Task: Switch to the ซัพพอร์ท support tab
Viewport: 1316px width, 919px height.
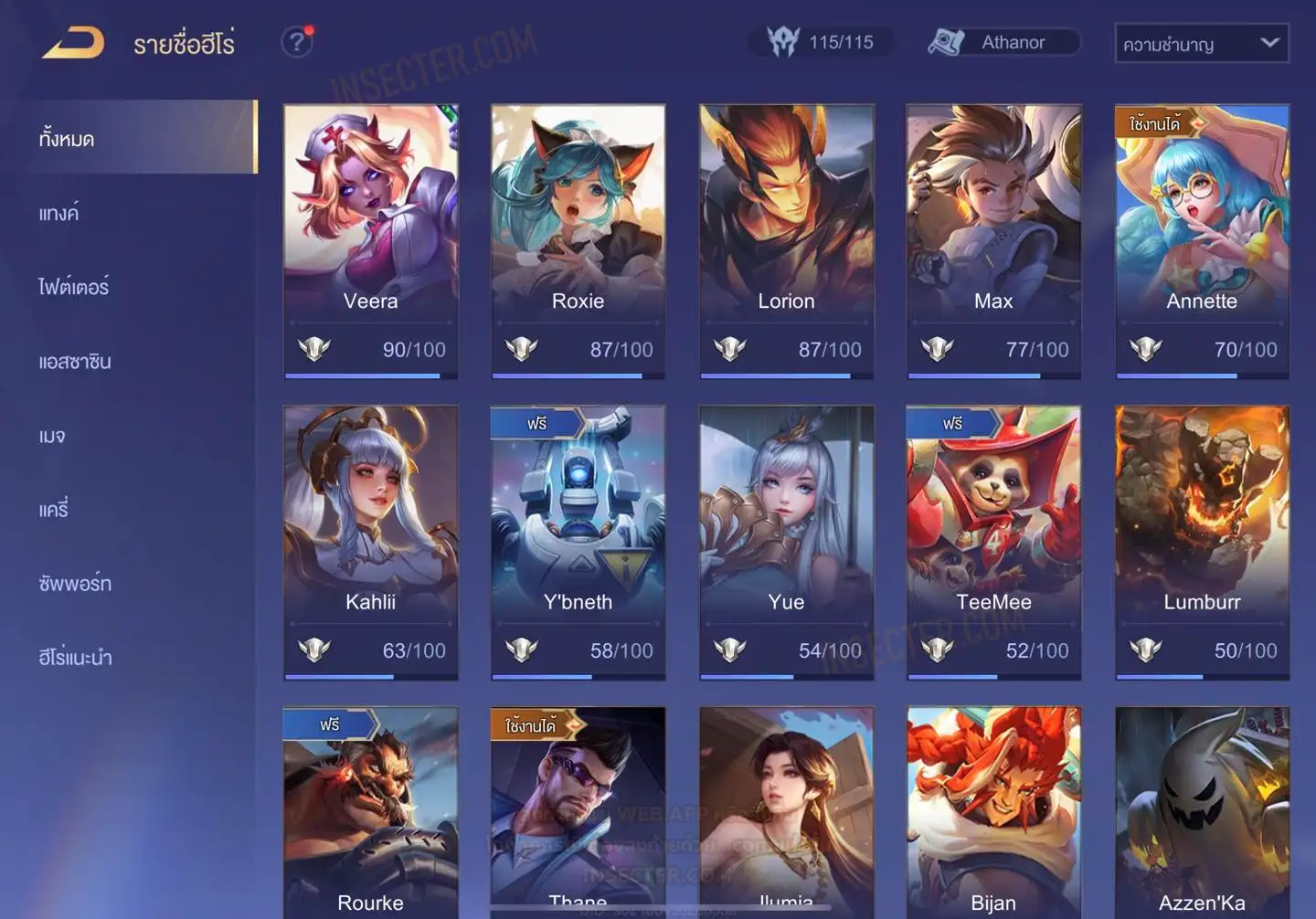Action: point(75,584)
